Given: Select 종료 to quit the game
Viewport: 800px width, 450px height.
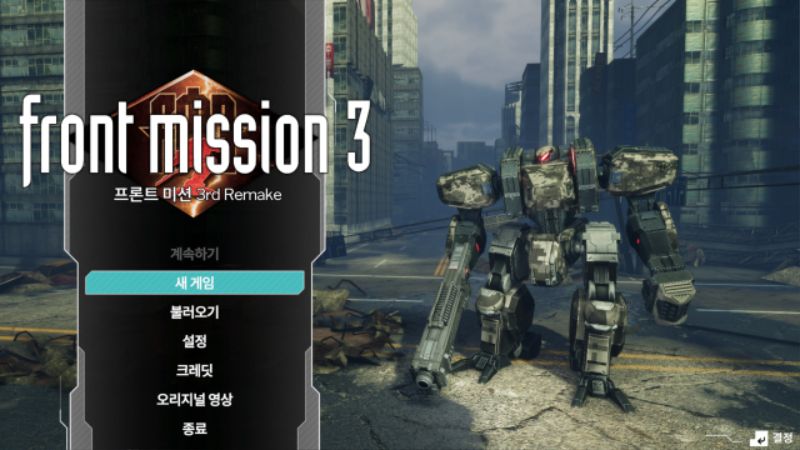Looking at the screenshot, I should tap(195, 429).
